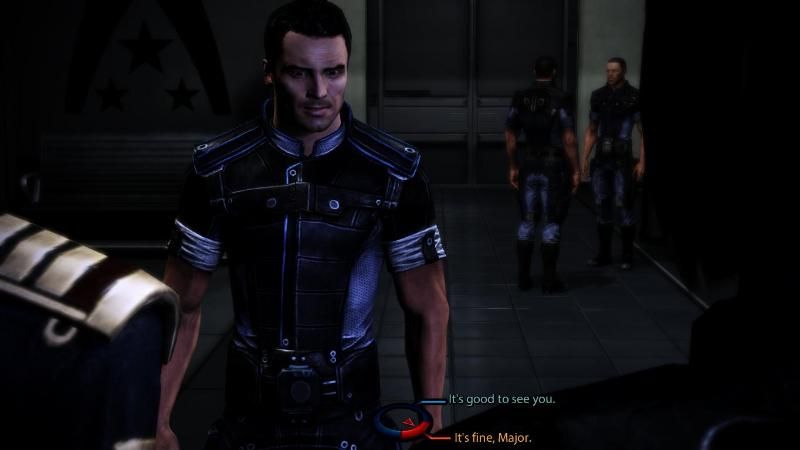
Task: Choose the reply "It's good to see you."
Action: 501,399
